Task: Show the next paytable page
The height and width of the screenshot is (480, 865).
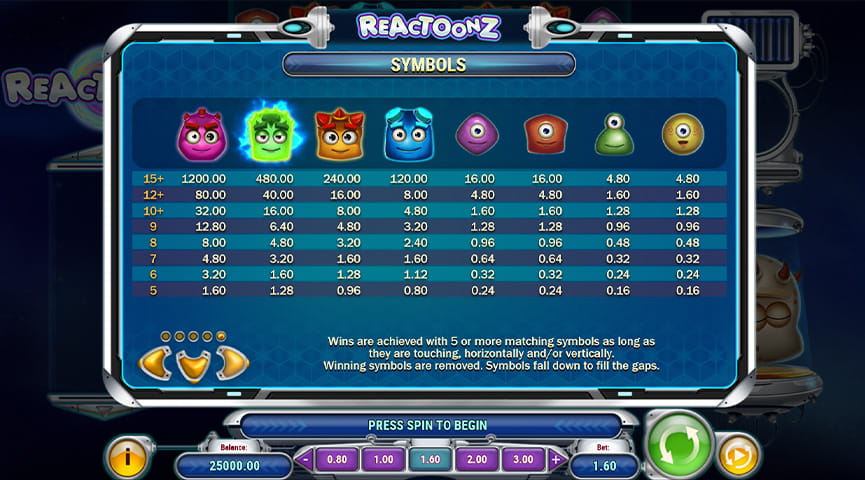Action: 233,362
